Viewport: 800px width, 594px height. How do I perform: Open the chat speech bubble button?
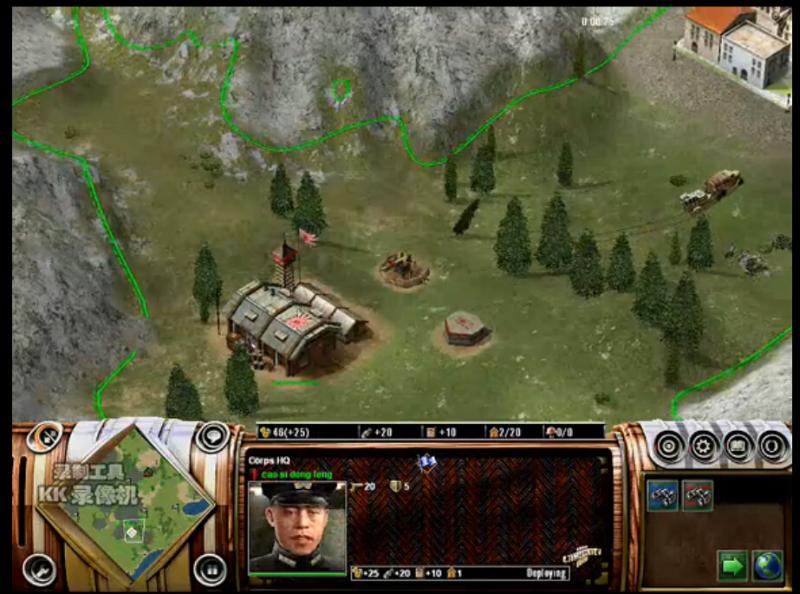[212, 437]
